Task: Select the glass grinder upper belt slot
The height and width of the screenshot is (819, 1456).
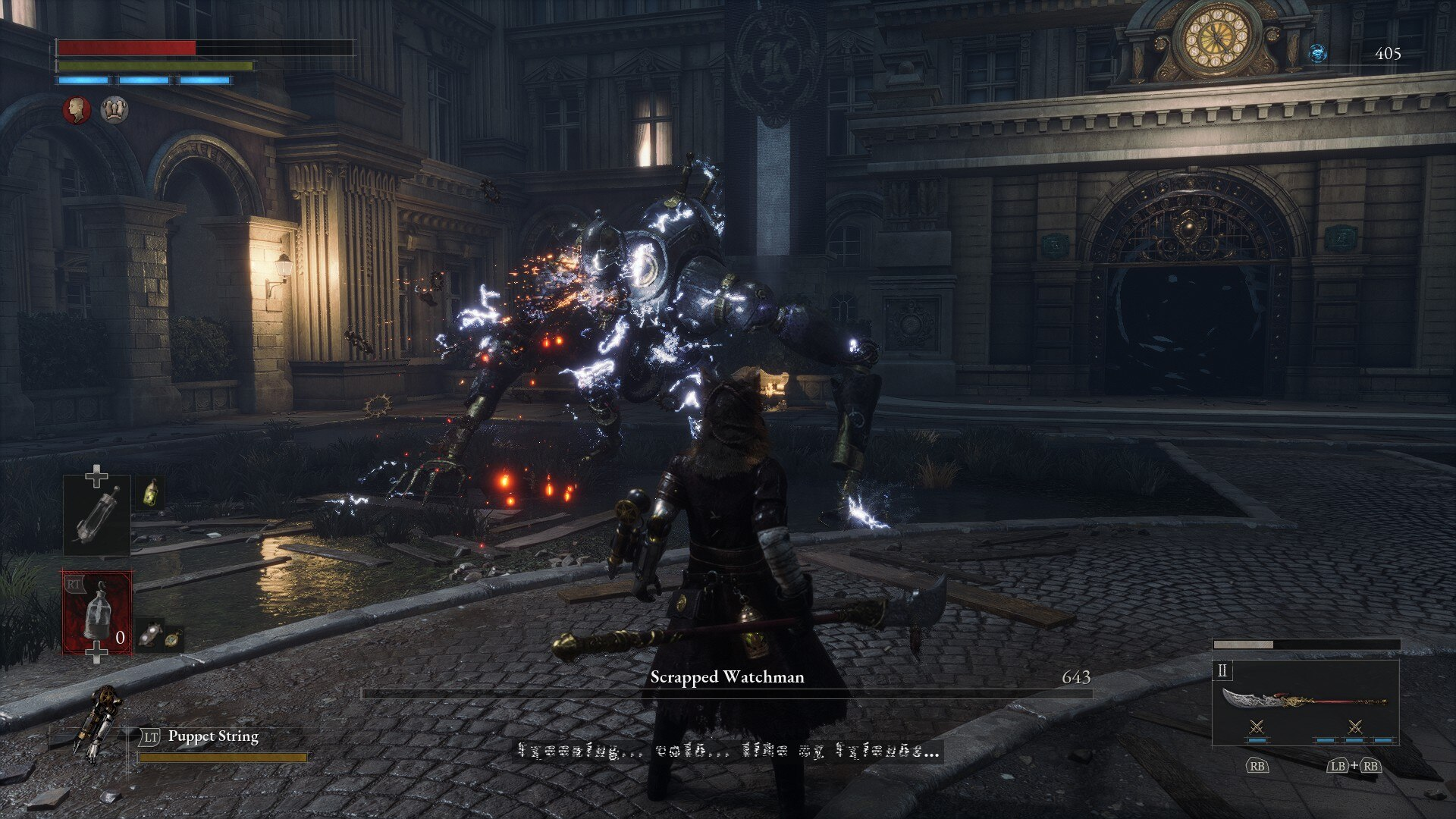Action: 96,515
